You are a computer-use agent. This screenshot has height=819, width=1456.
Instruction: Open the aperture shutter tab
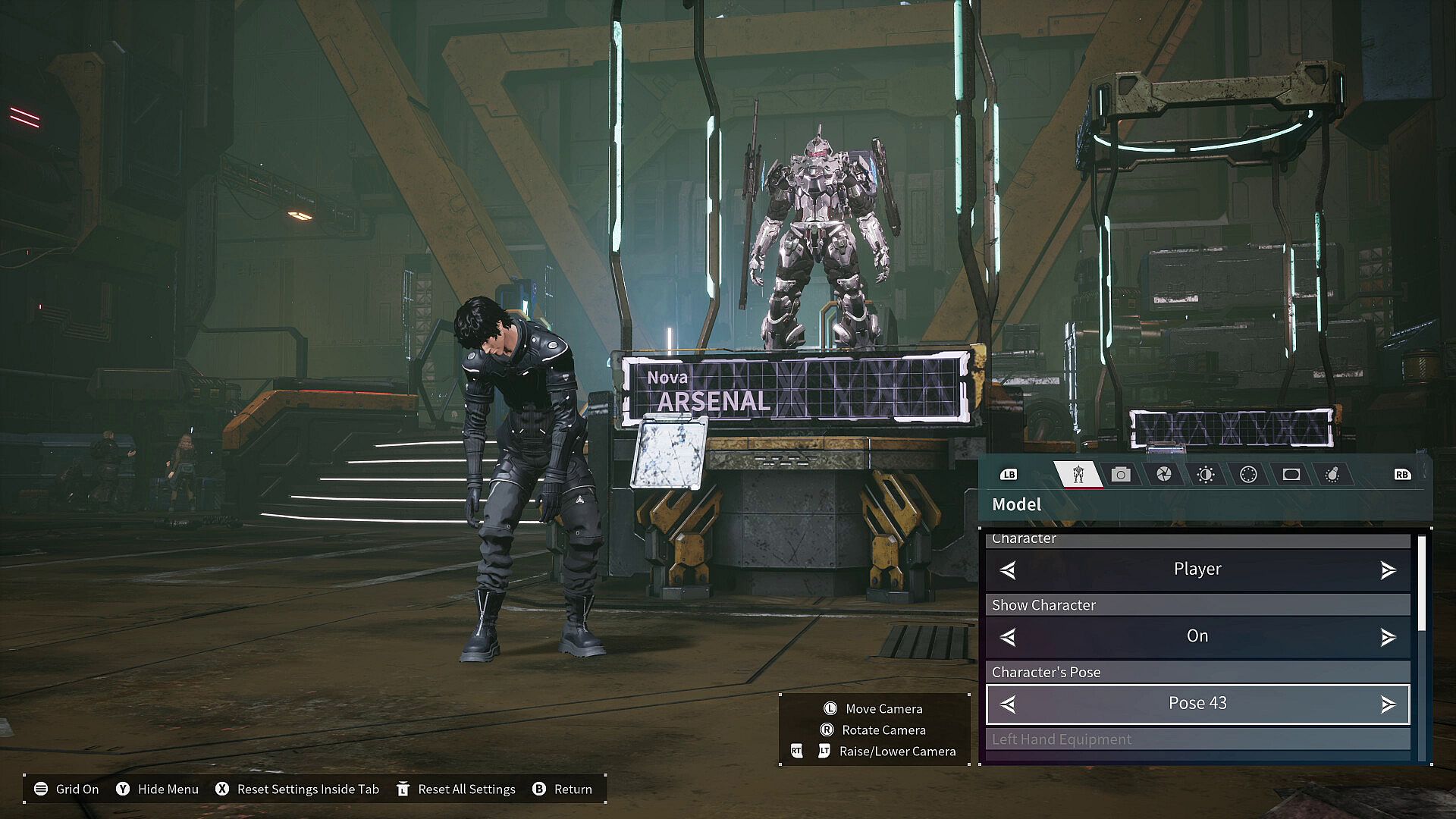tap(1163, 475)
